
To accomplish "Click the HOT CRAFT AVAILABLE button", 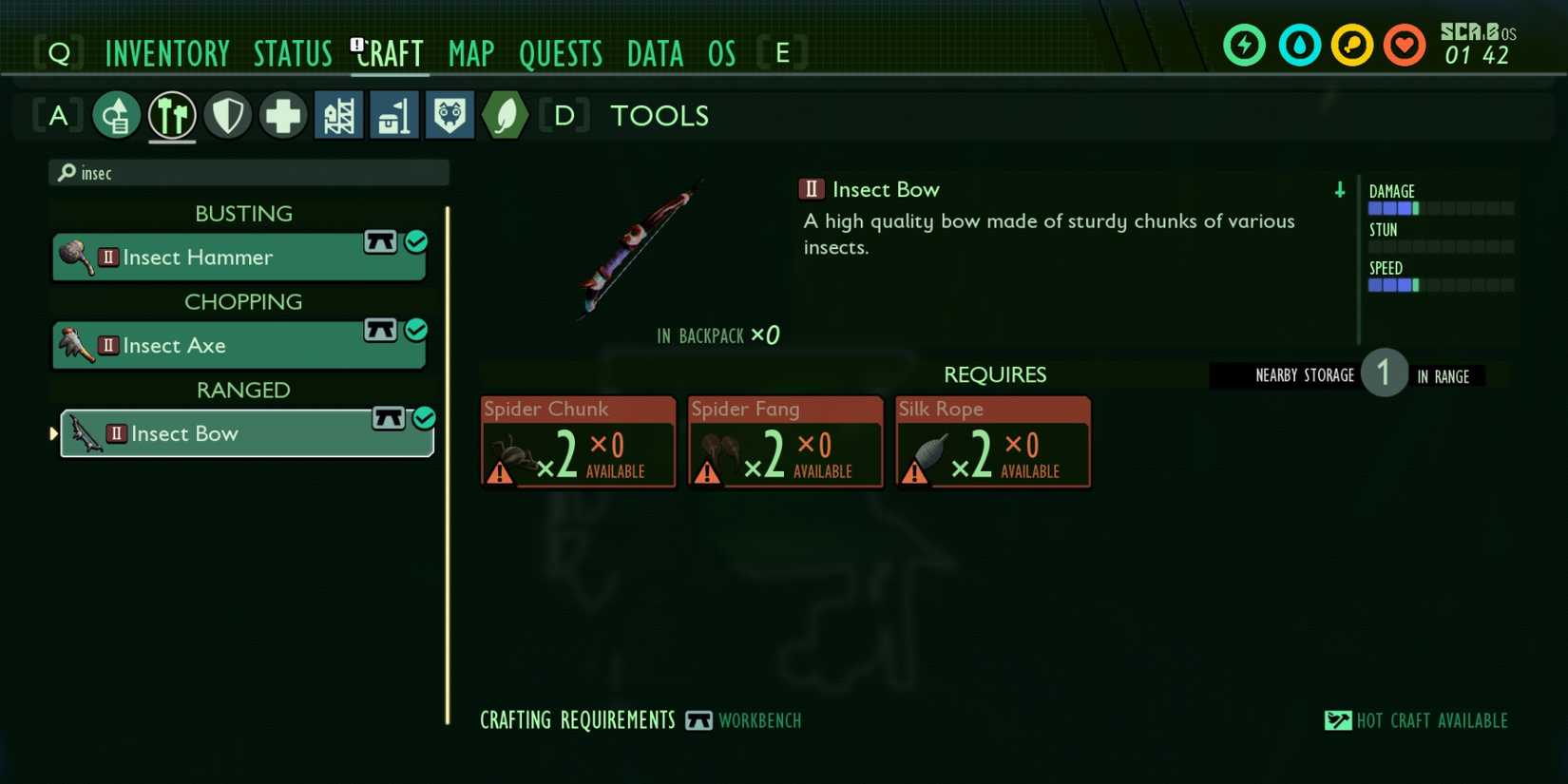I will (x=1416, y=720).
